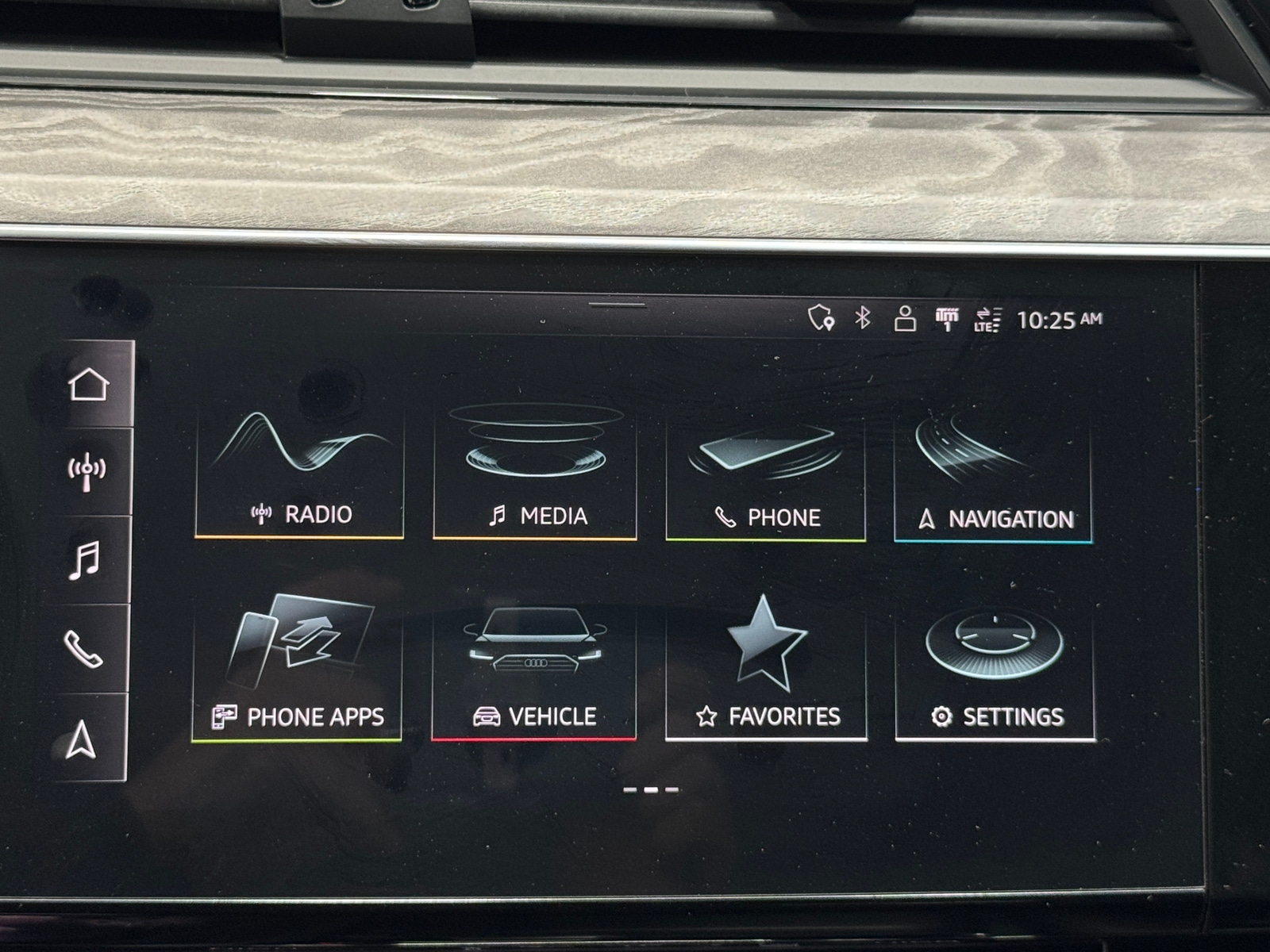Select the phone handset sidebar shortcut
Screen dimensions: 1270x952
83,649
